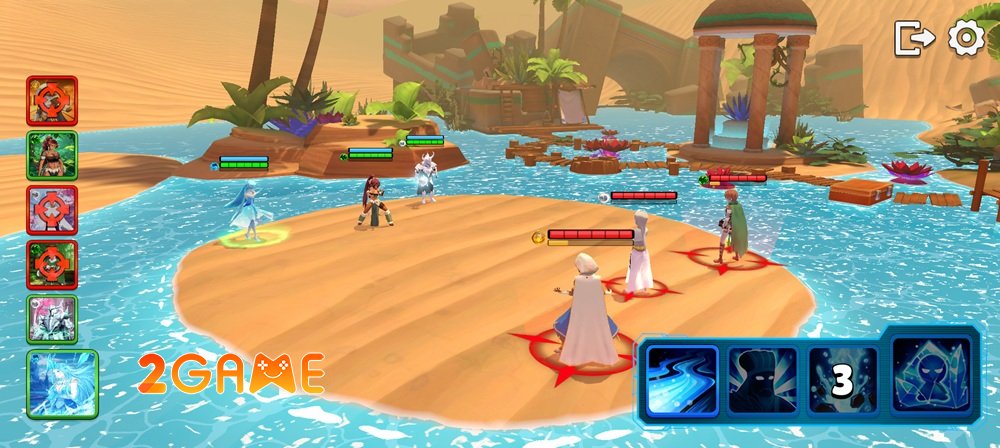Image resolution: width=1000 pixels, height=448 pixels.
Task: Choose the white armored knight portrait
Action: tap(52, 319)
